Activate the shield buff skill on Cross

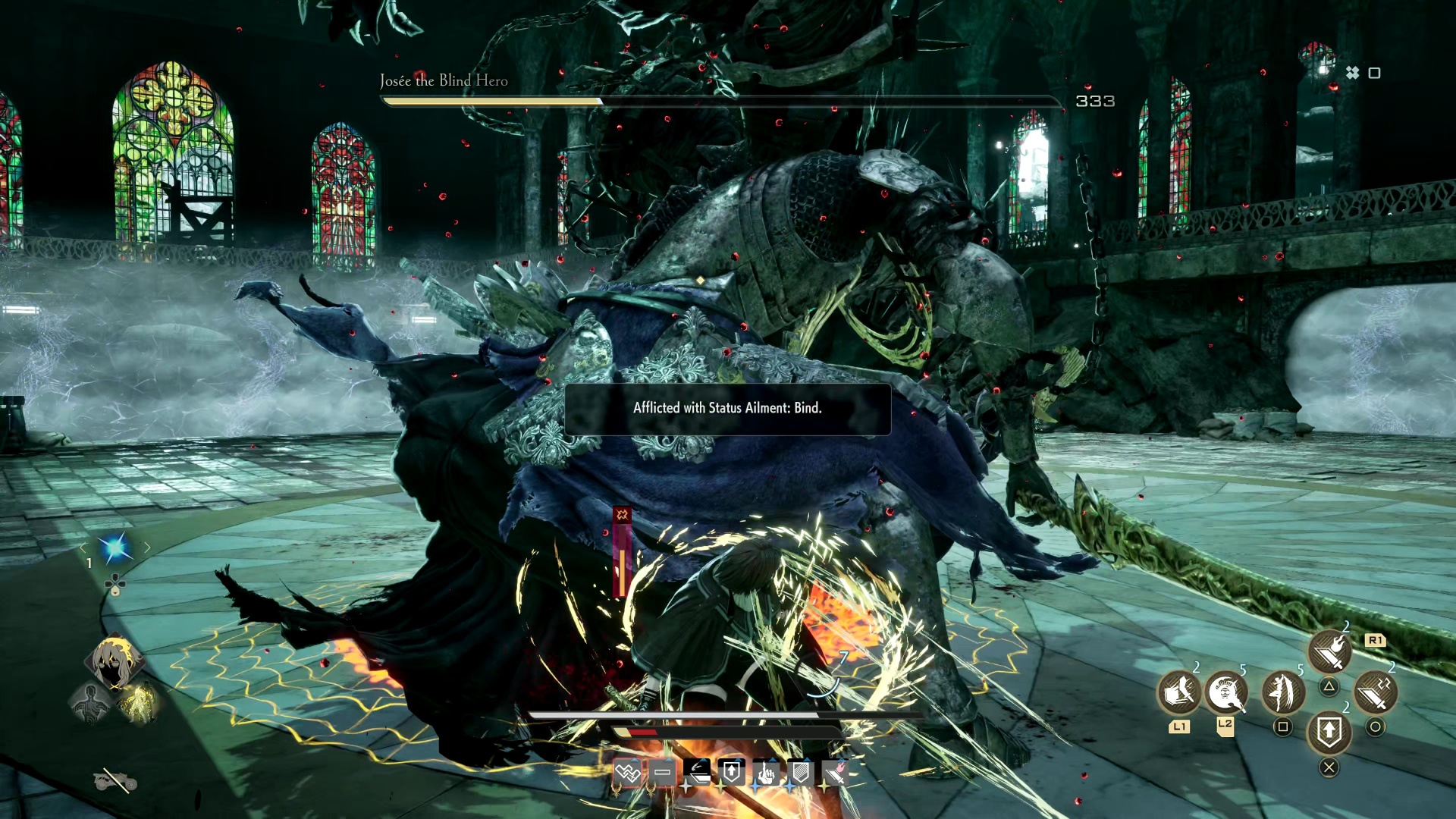pyautogui.click(x=1329, y=730)
